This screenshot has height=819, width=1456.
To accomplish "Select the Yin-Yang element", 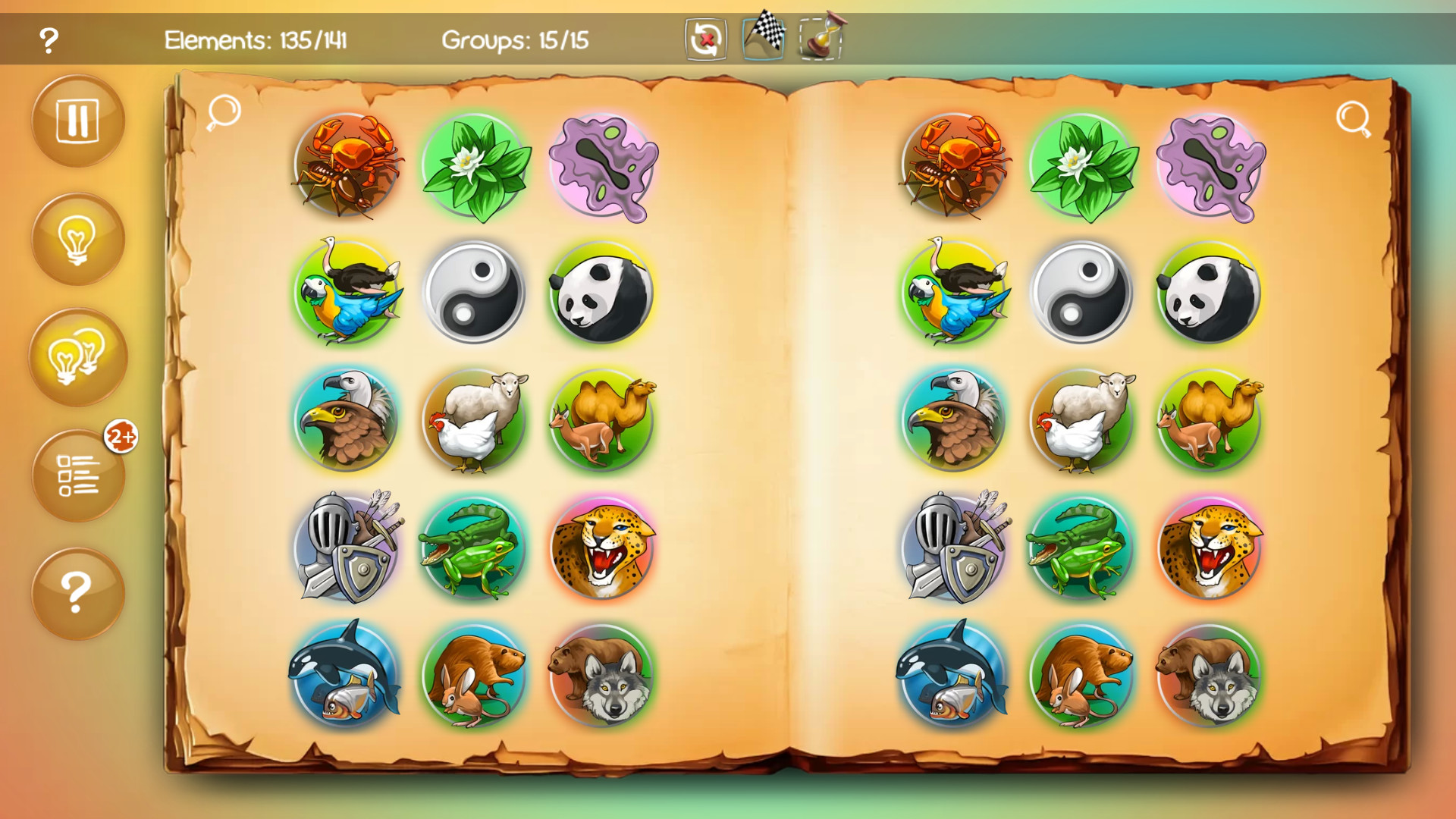I will click(473, 292).
